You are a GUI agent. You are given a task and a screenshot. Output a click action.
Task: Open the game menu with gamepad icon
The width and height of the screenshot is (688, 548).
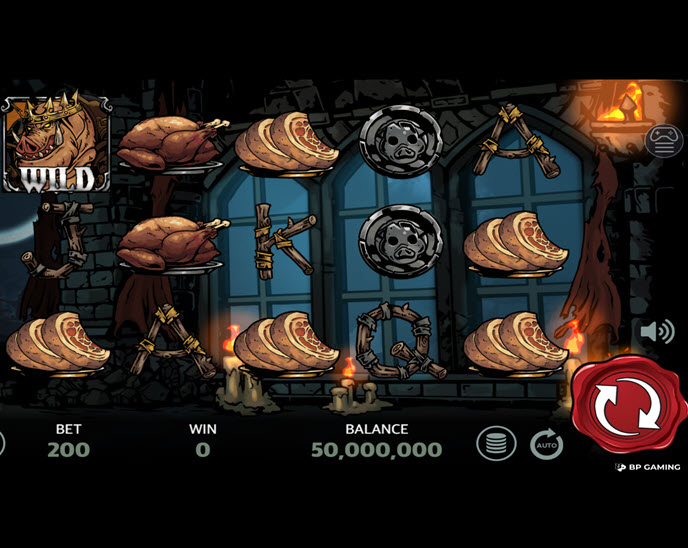tap(664, 141)
